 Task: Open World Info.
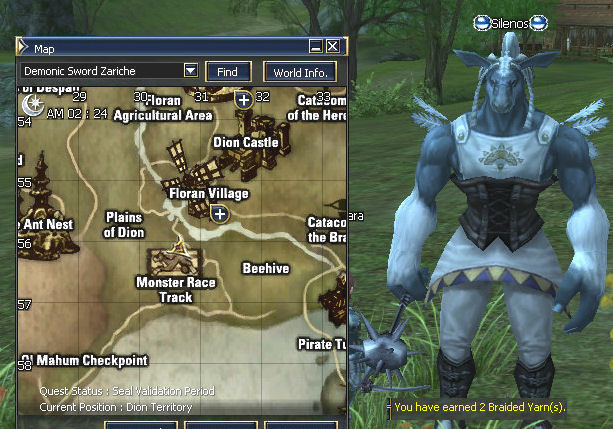(299, 72)
